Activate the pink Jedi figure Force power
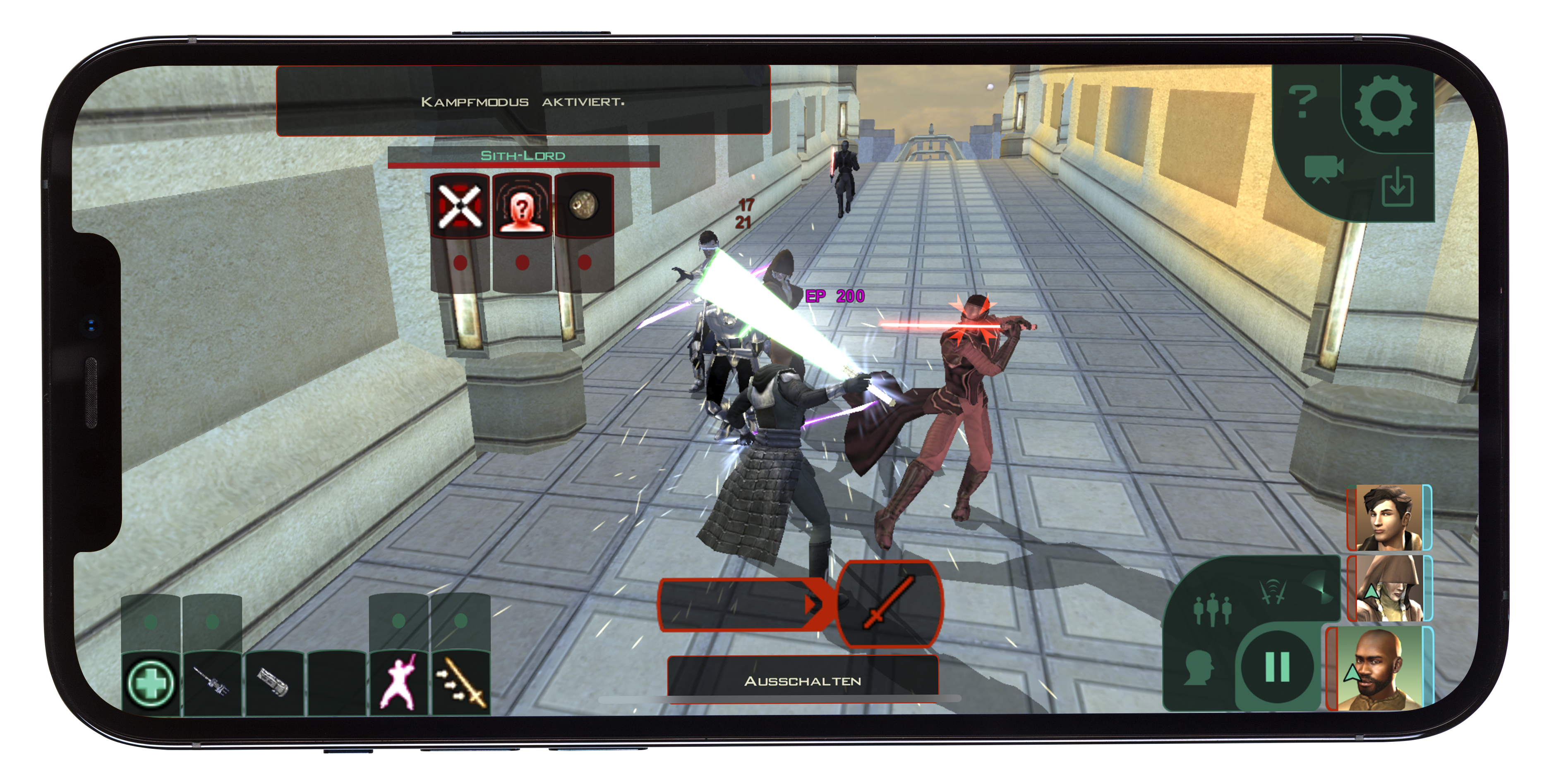Image resolution: width=1549 pixels, height=784 pixels. [398, 683]
